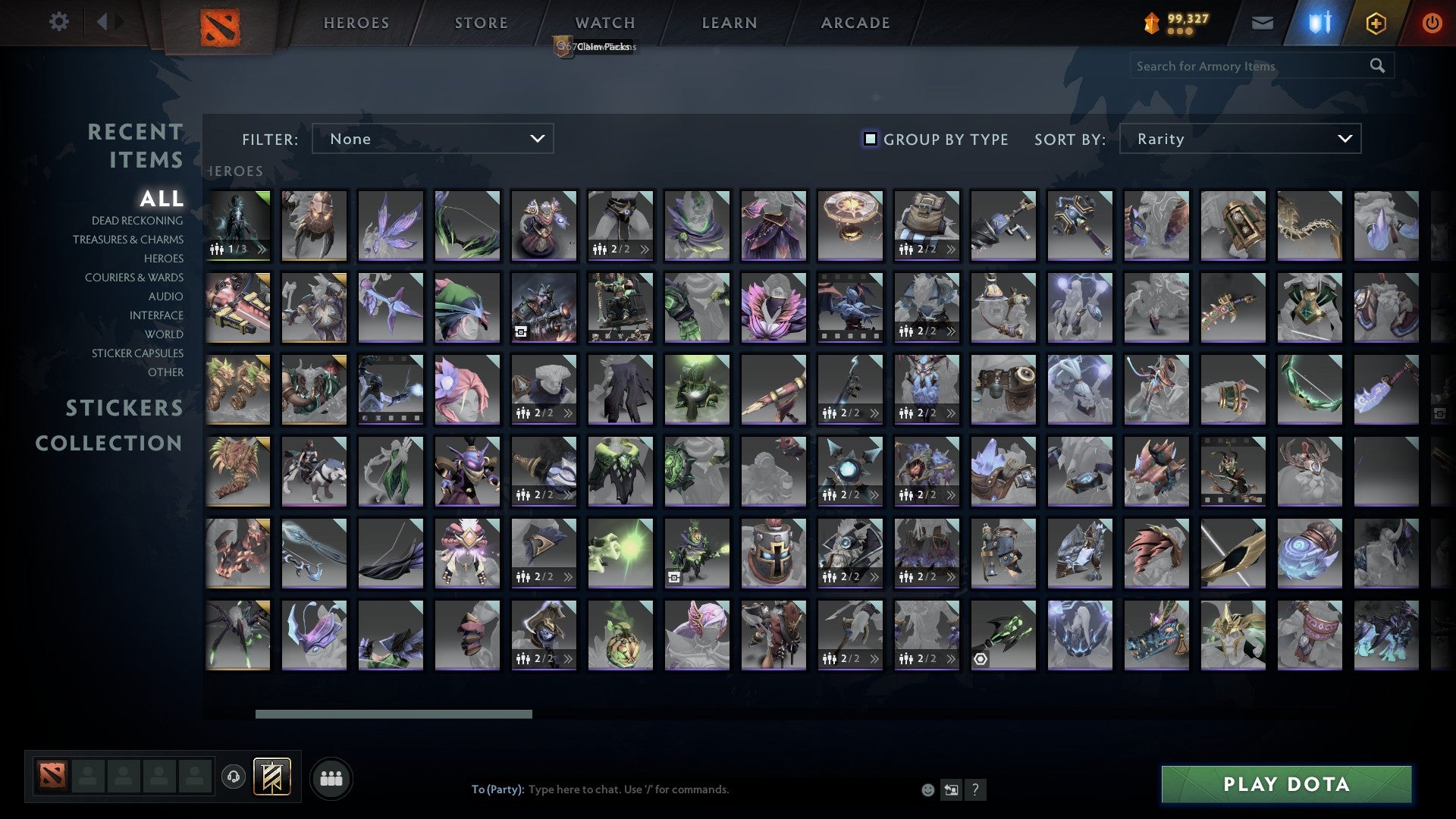The image size is (1456, 819).
Task: Open the mail notifications icon
Action: coord(1262,23)
